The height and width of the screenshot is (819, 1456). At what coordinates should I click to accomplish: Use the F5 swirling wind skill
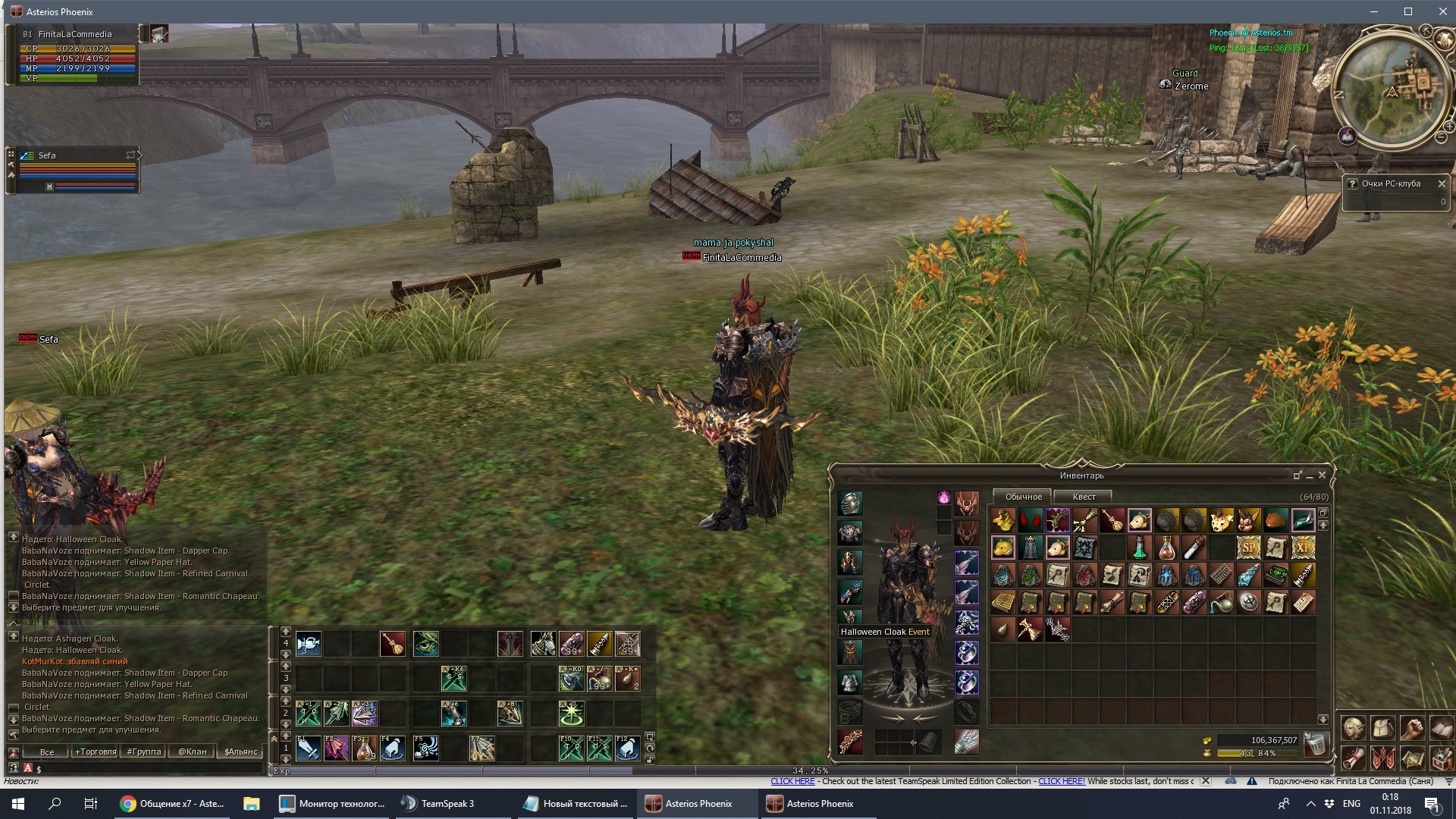coord(425,748)
